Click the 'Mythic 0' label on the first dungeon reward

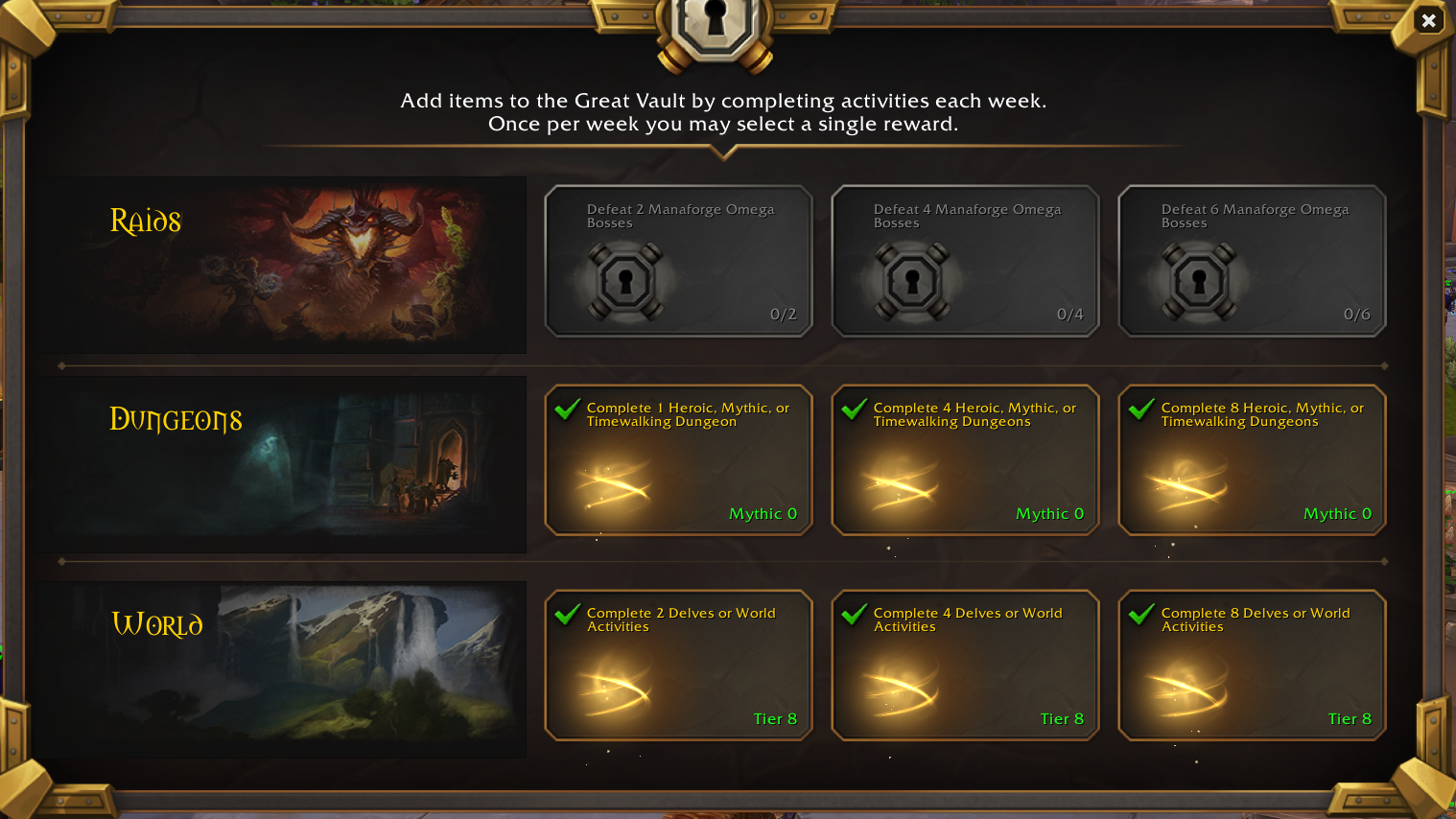(763, 513)
